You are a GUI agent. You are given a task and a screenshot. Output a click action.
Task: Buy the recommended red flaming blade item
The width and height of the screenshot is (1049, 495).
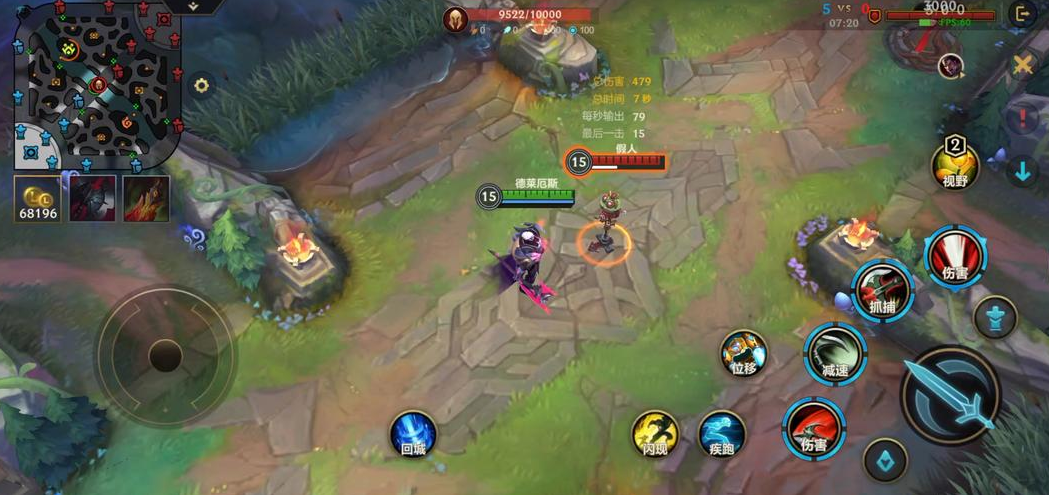coord(146,198)
